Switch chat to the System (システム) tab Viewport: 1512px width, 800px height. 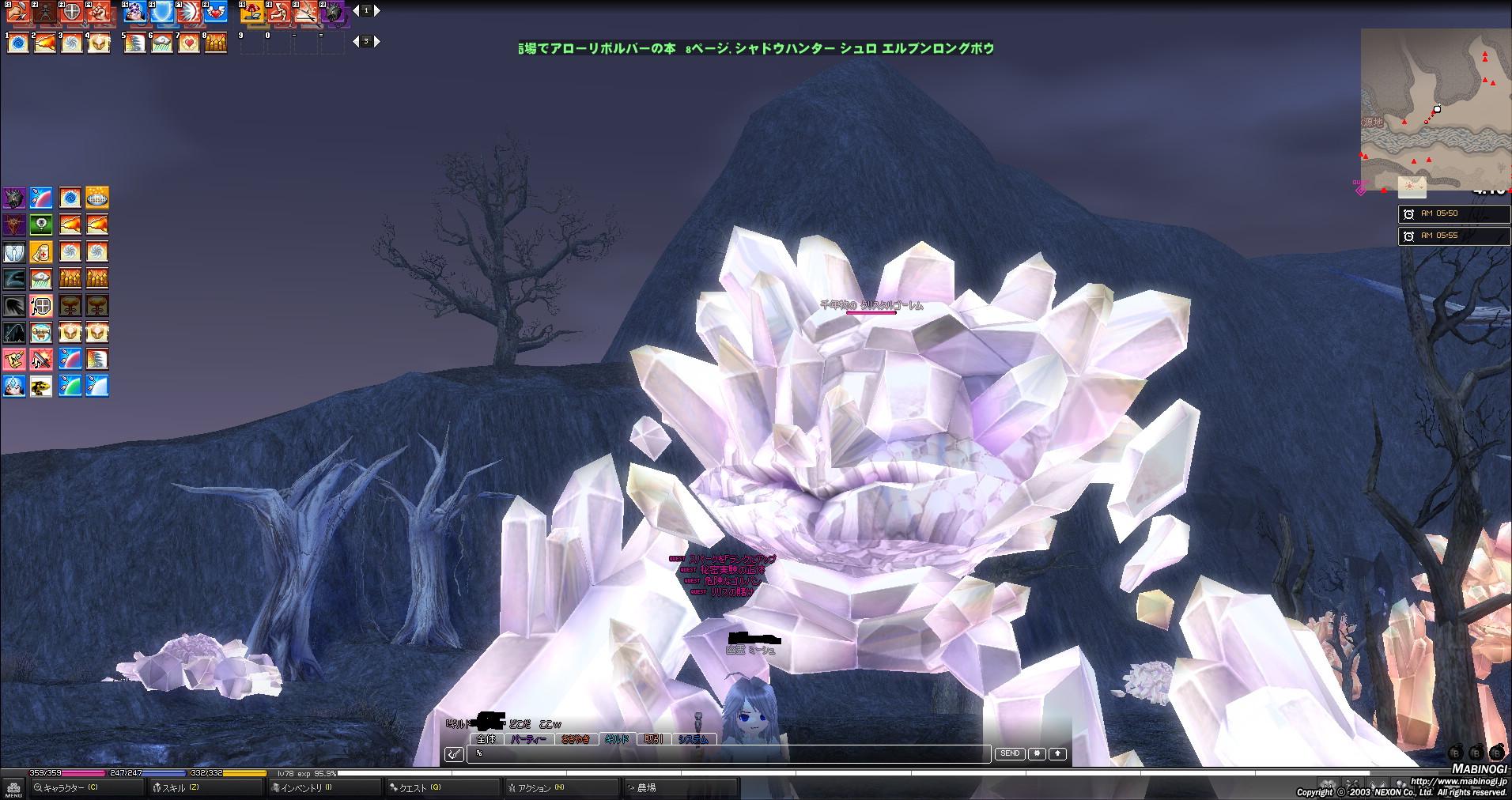click(x=694, y=740)
